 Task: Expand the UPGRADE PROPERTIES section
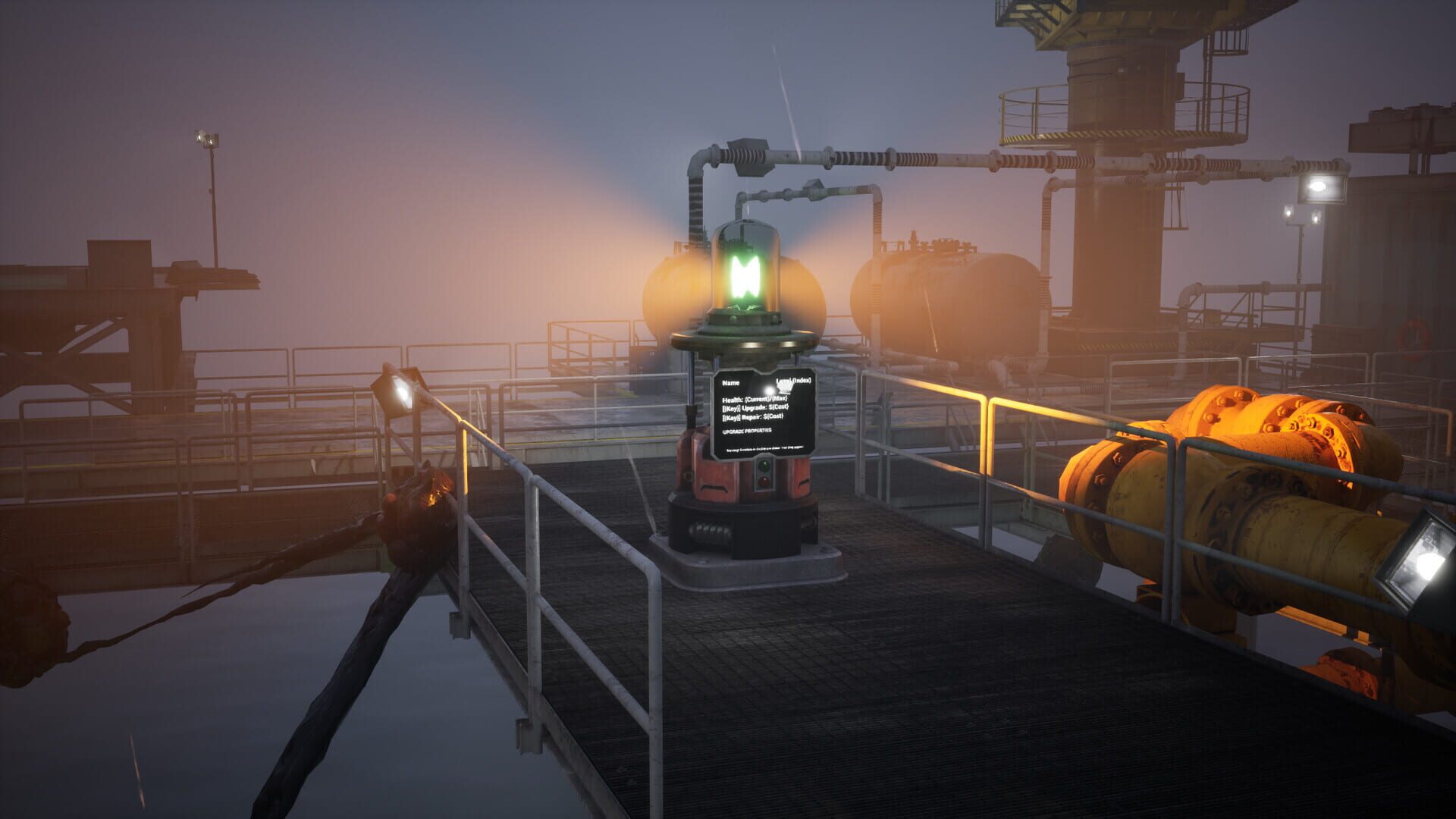(748, 431)
